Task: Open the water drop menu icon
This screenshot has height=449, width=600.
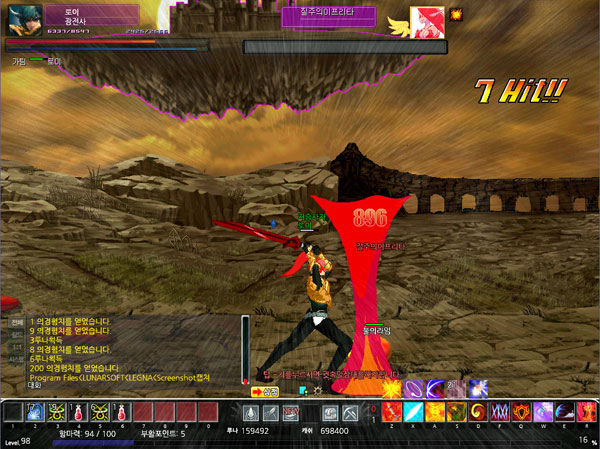Action: [251, 413]
